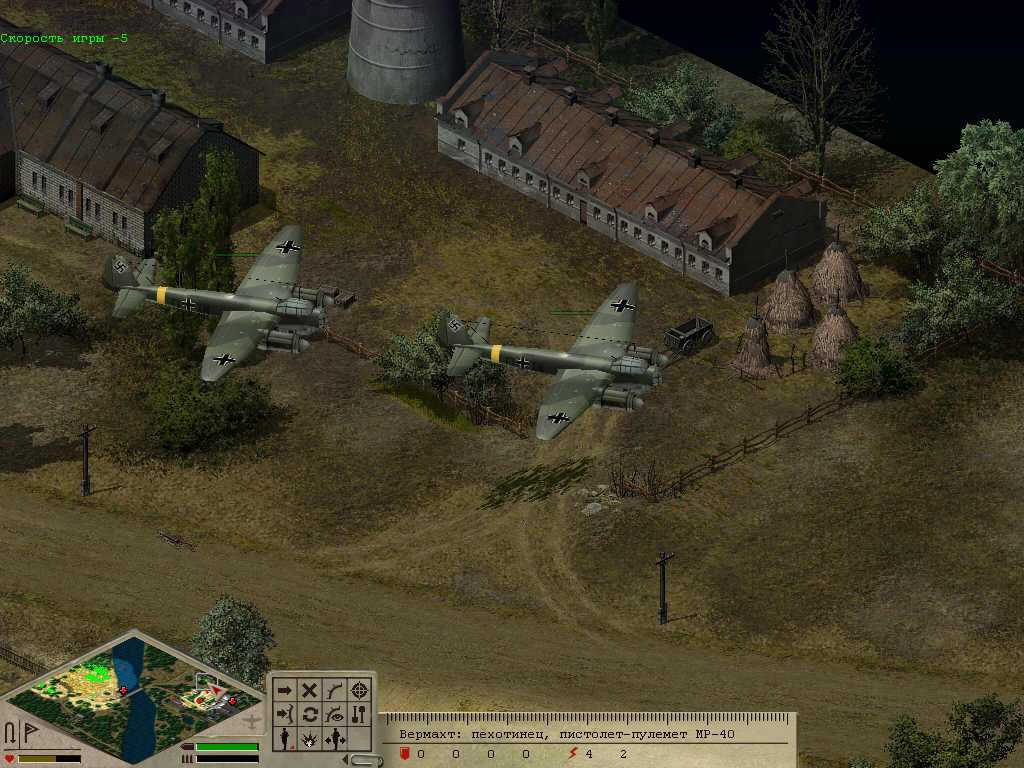Activate the stop command X icon
This screenshot has width=1024, height=768.
[x=310, y=690]
